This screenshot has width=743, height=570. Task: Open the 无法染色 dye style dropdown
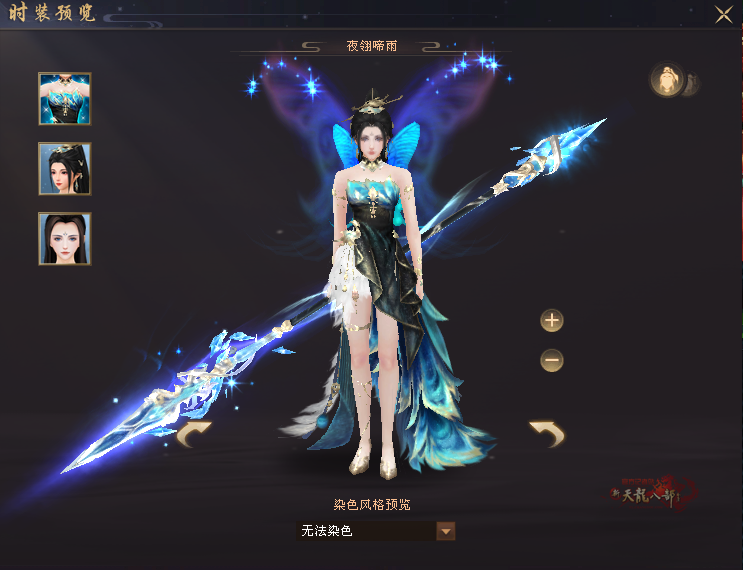[446, 531]
